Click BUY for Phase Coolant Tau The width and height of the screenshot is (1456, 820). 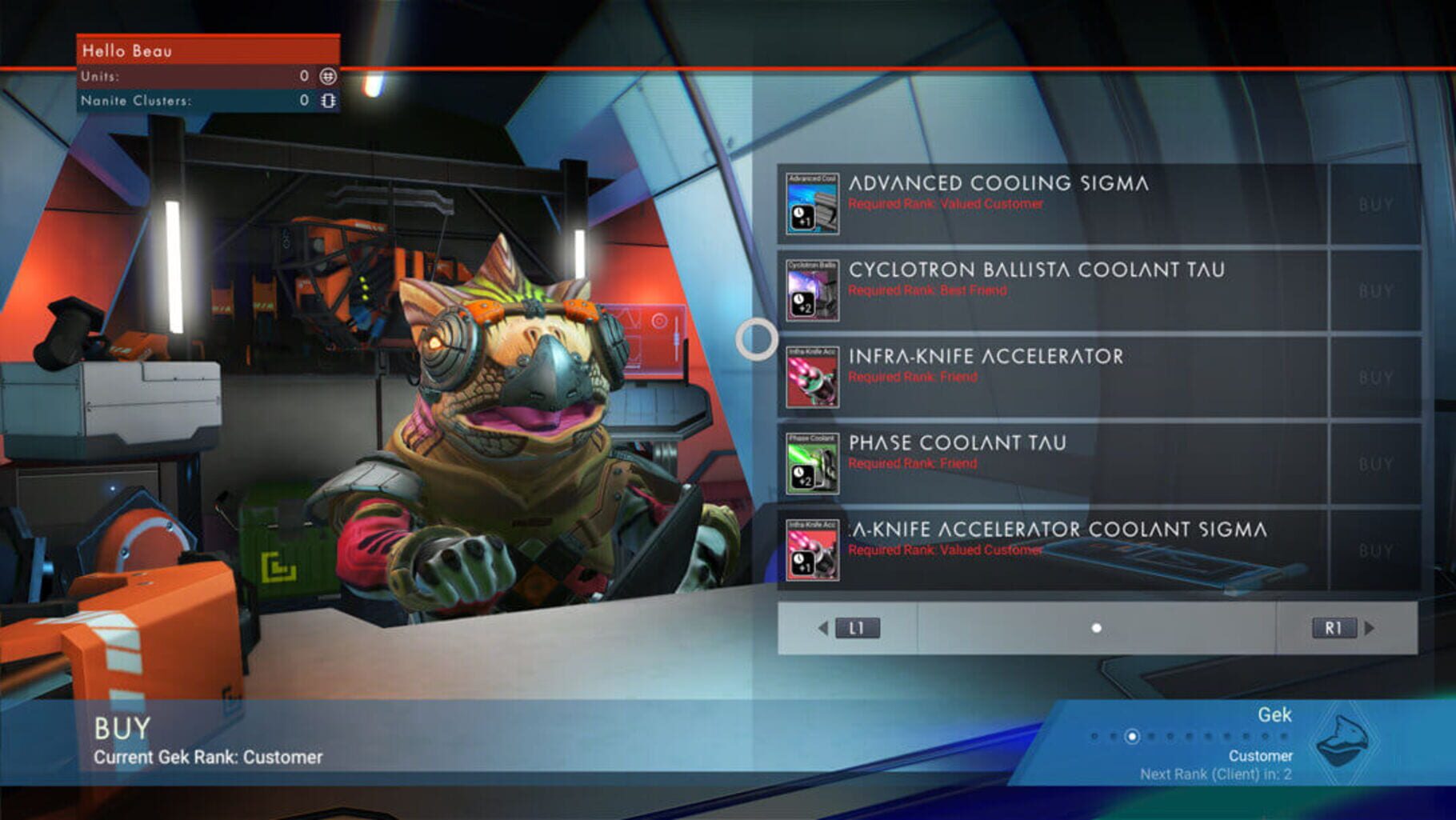1374,463
